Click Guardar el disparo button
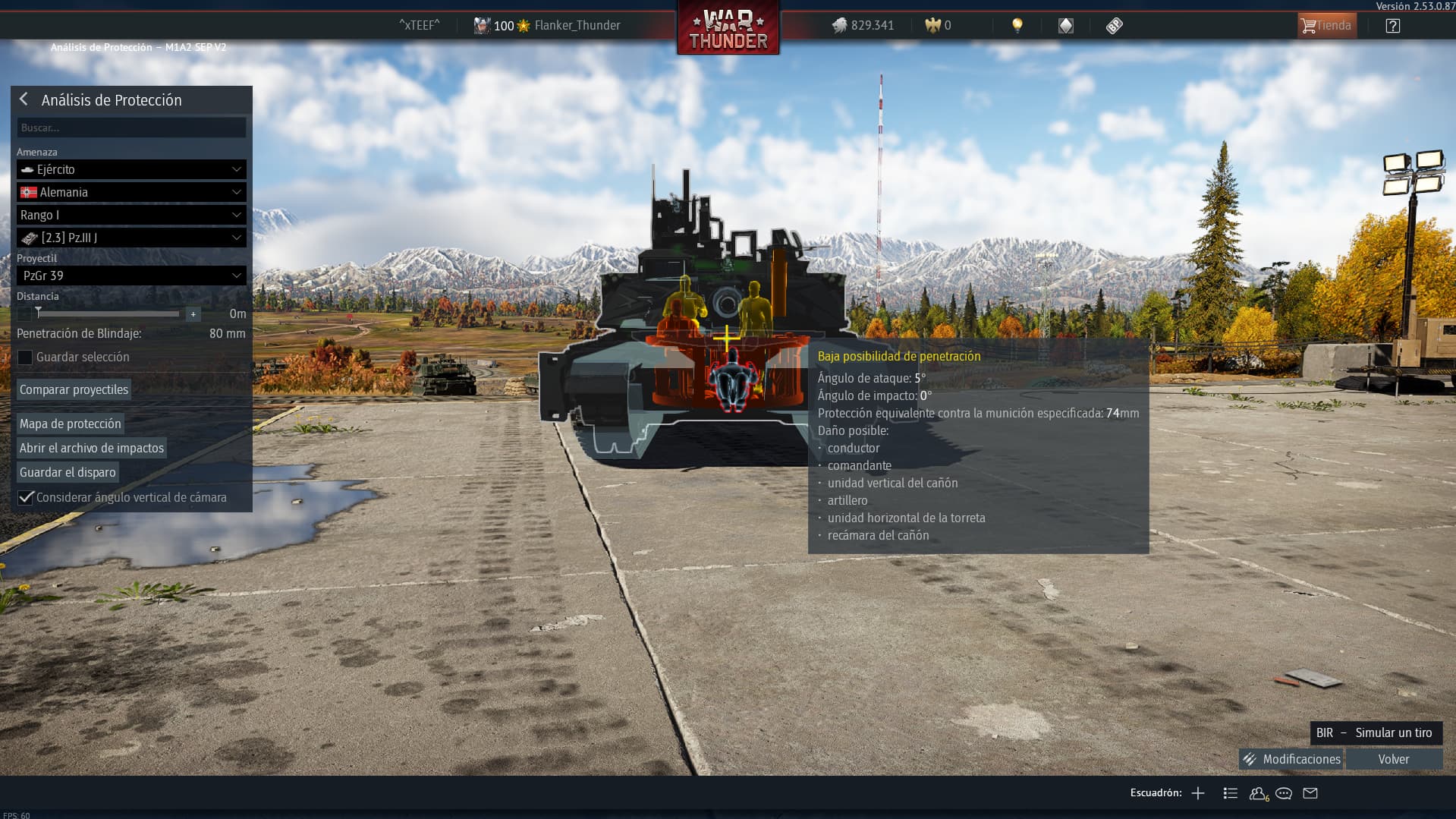The image size is (1456, 819). coord(68,472)
